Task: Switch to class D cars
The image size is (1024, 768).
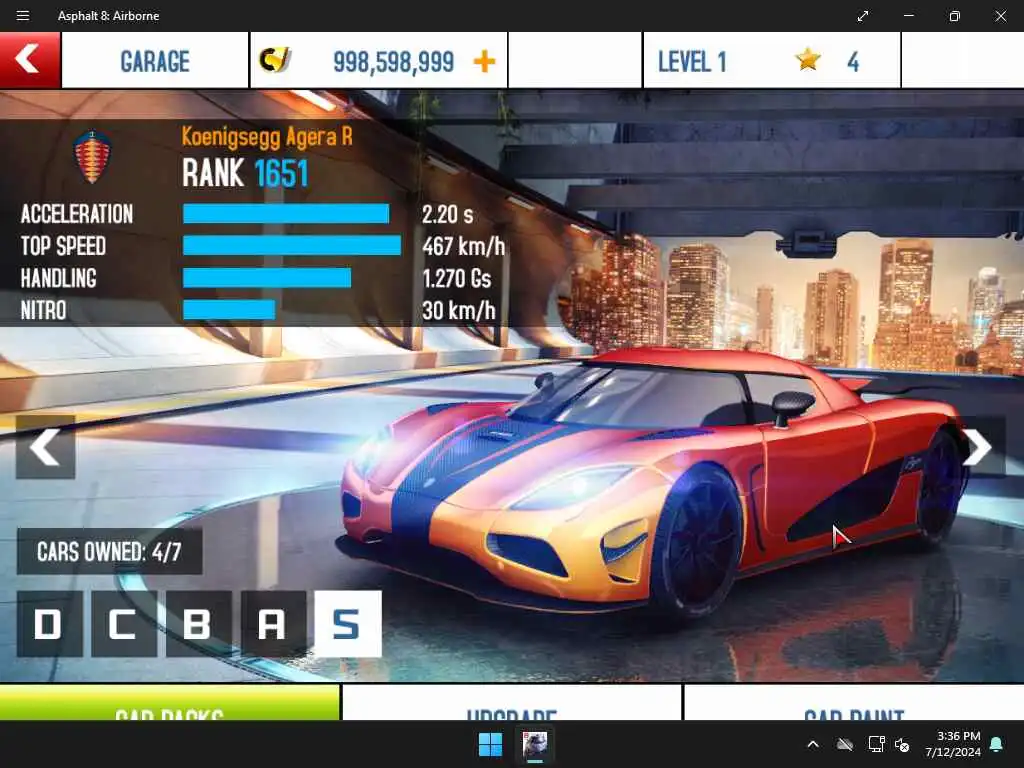Action: pyautogui.click(x=49, y=624)
